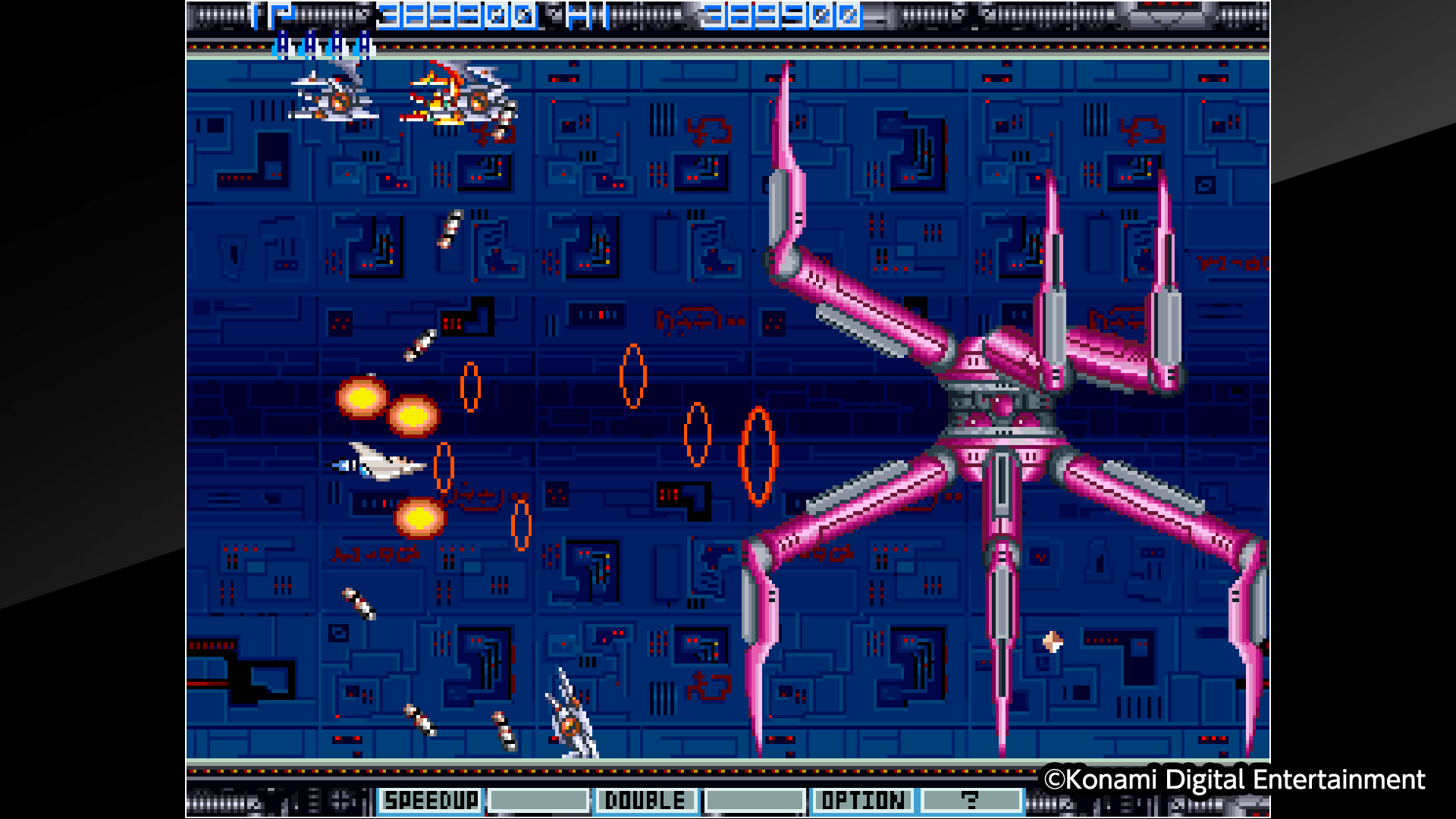Viewport: 1456px width, 819px height.
Task: Click the empty slot between DOUBLE and OPTION
Action: coord(756,800)
